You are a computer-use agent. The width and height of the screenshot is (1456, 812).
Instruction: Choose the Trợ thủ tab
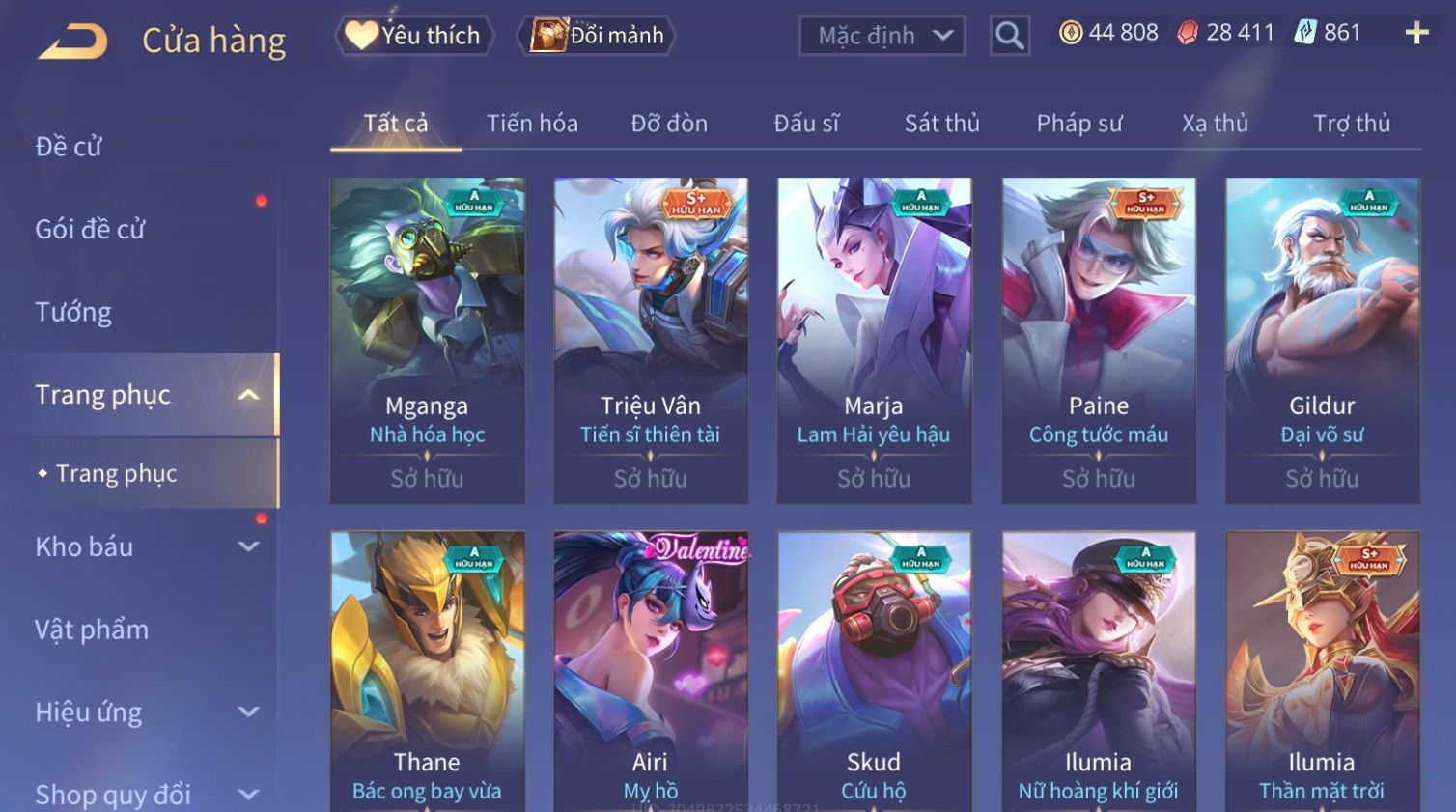1351,124
